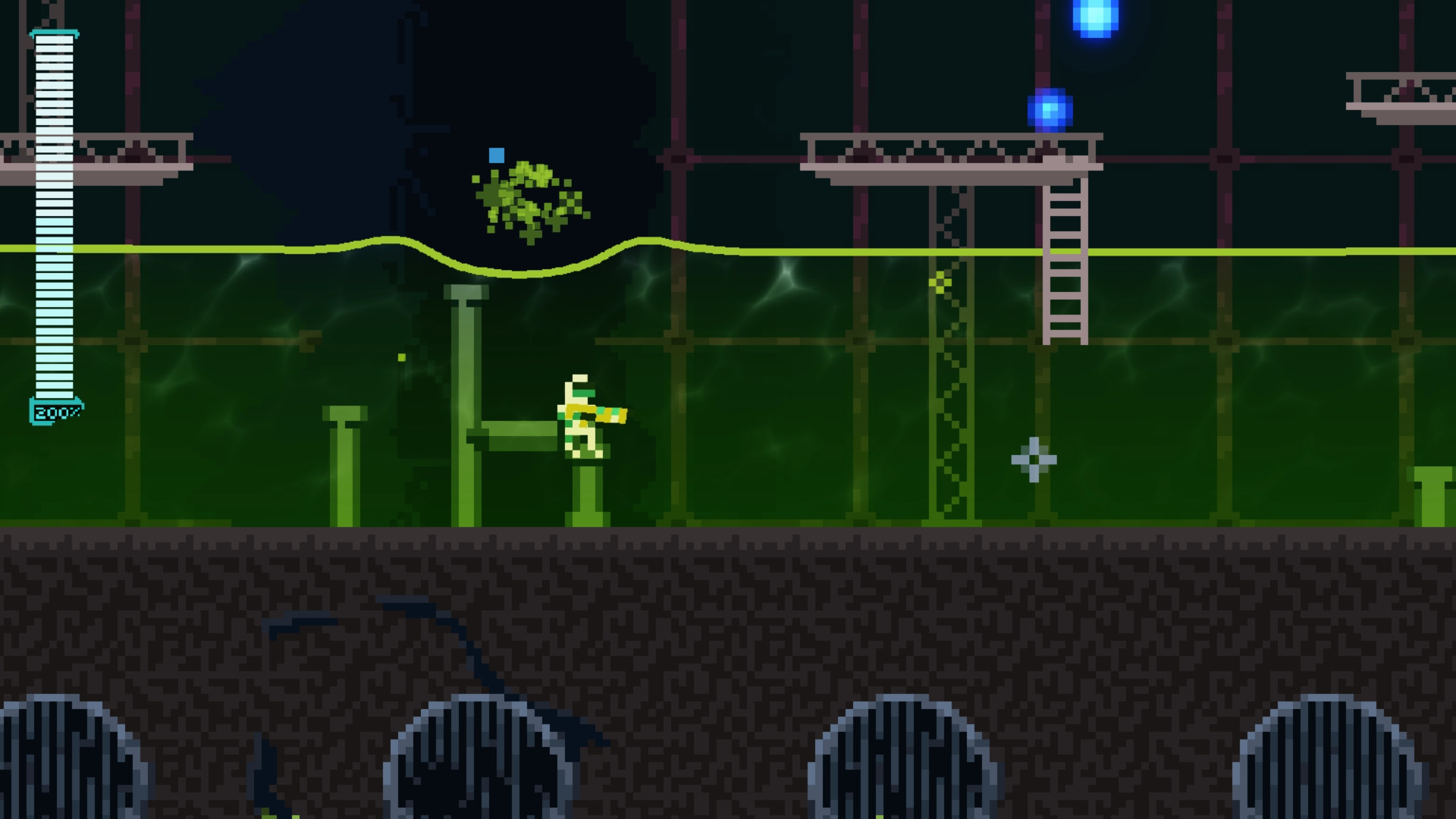Click the yellow blaster gun held by player
Viewport: 1456px width, 819px height.
point(610,413)
